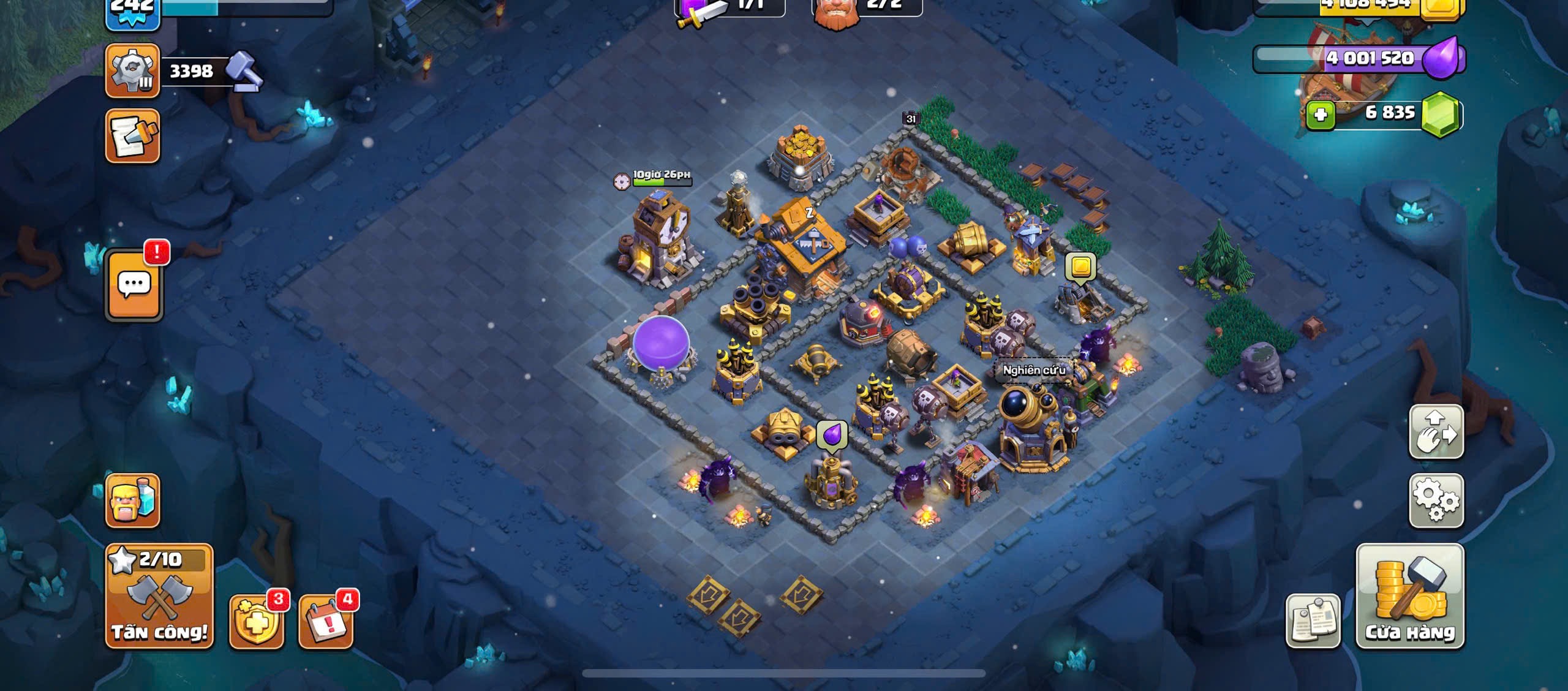Open the gear upgrades button
The image size is (1568, 691).
coord(132,71)
